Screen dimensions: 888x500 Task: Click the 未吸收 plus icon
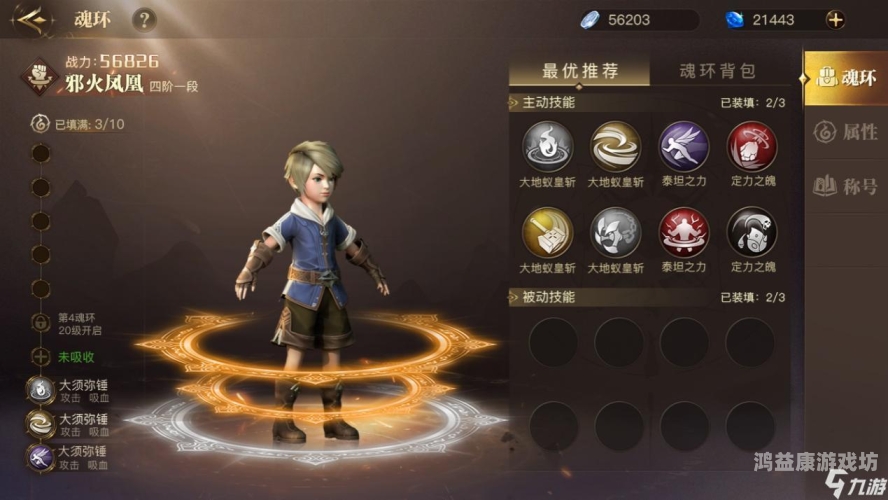(41, 357)
